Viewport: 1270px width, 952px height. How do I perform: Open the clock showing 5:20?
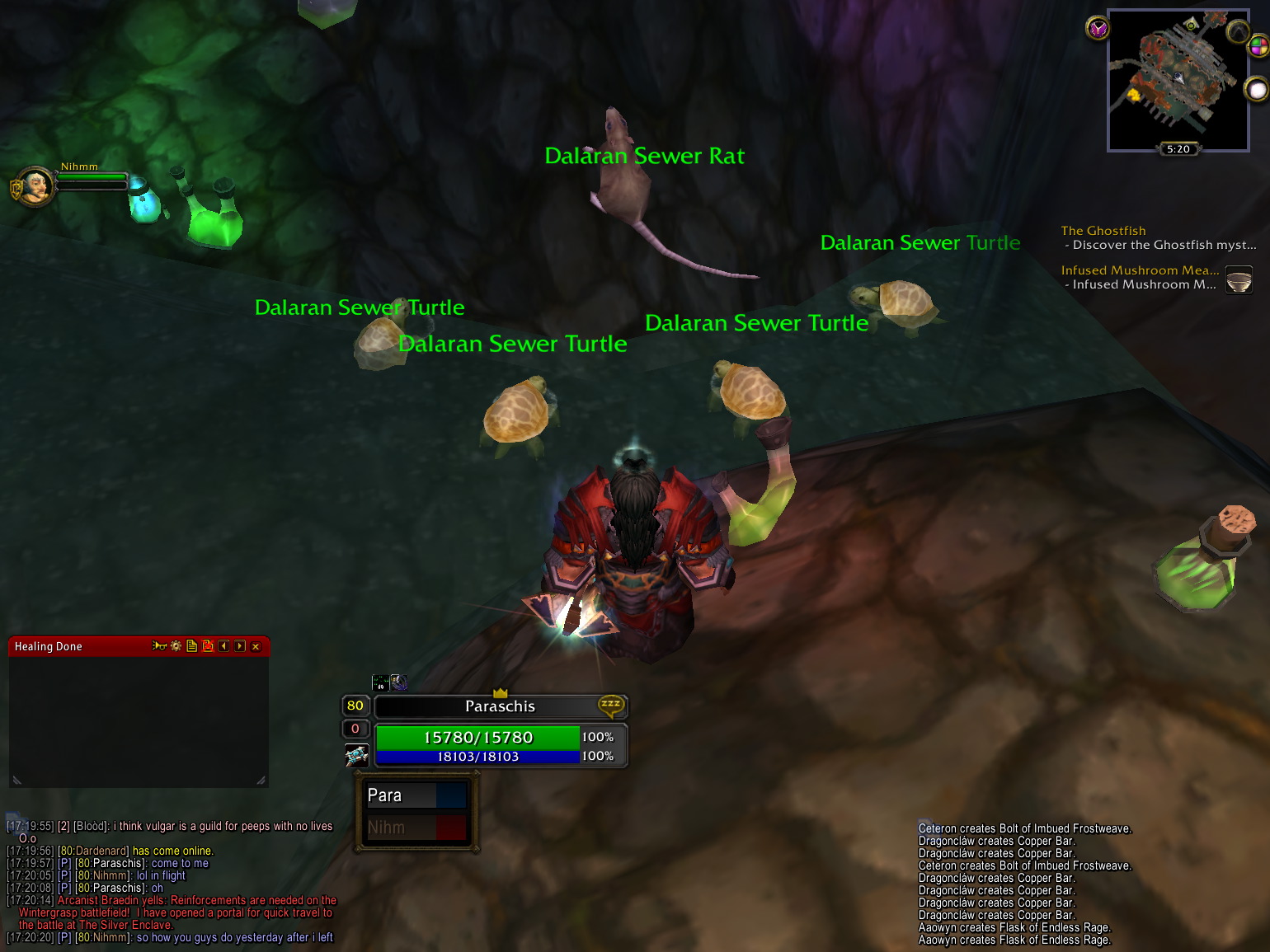[x=1178, y=149]
